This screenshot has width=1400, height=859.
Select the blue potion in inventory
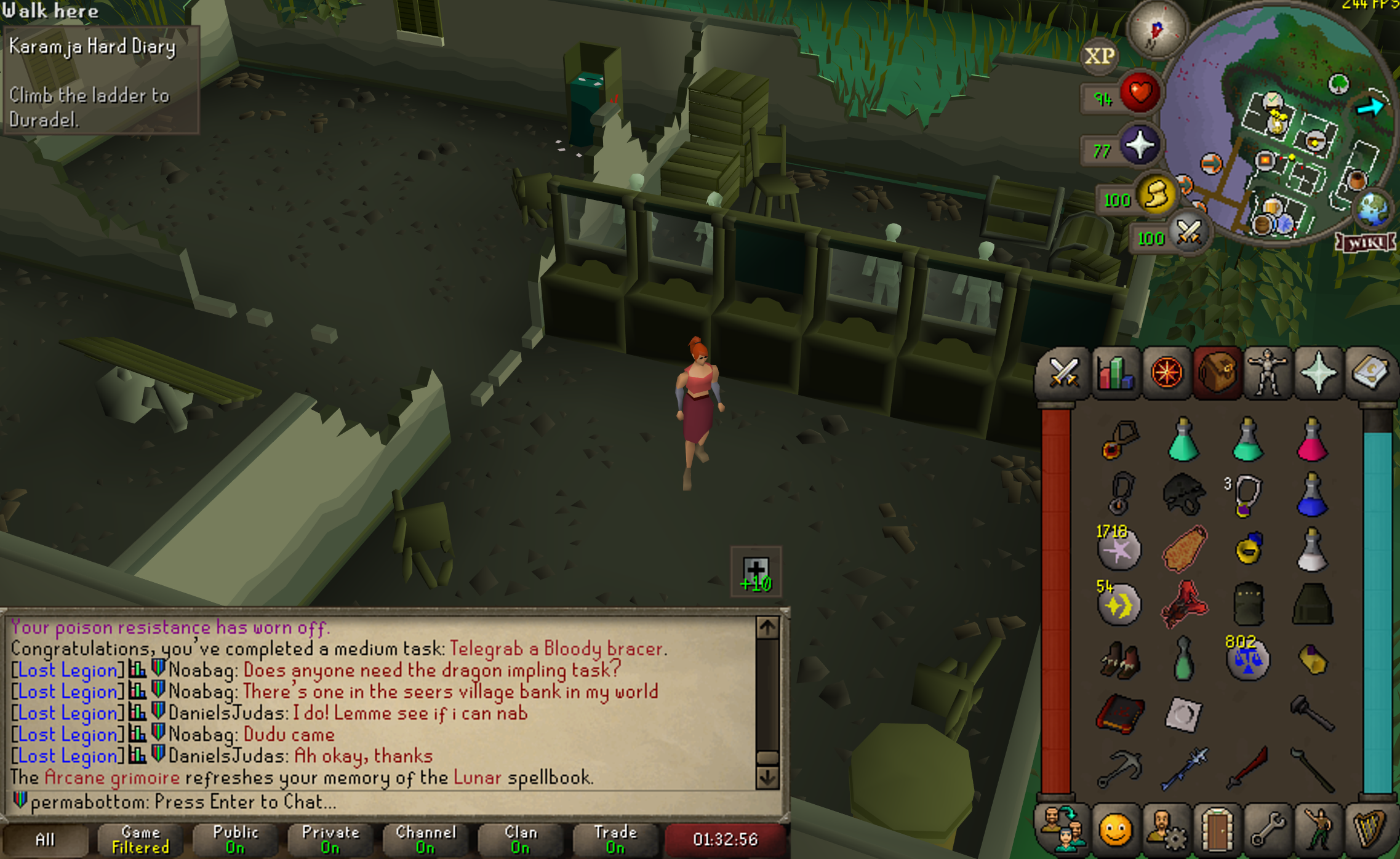1311,495
